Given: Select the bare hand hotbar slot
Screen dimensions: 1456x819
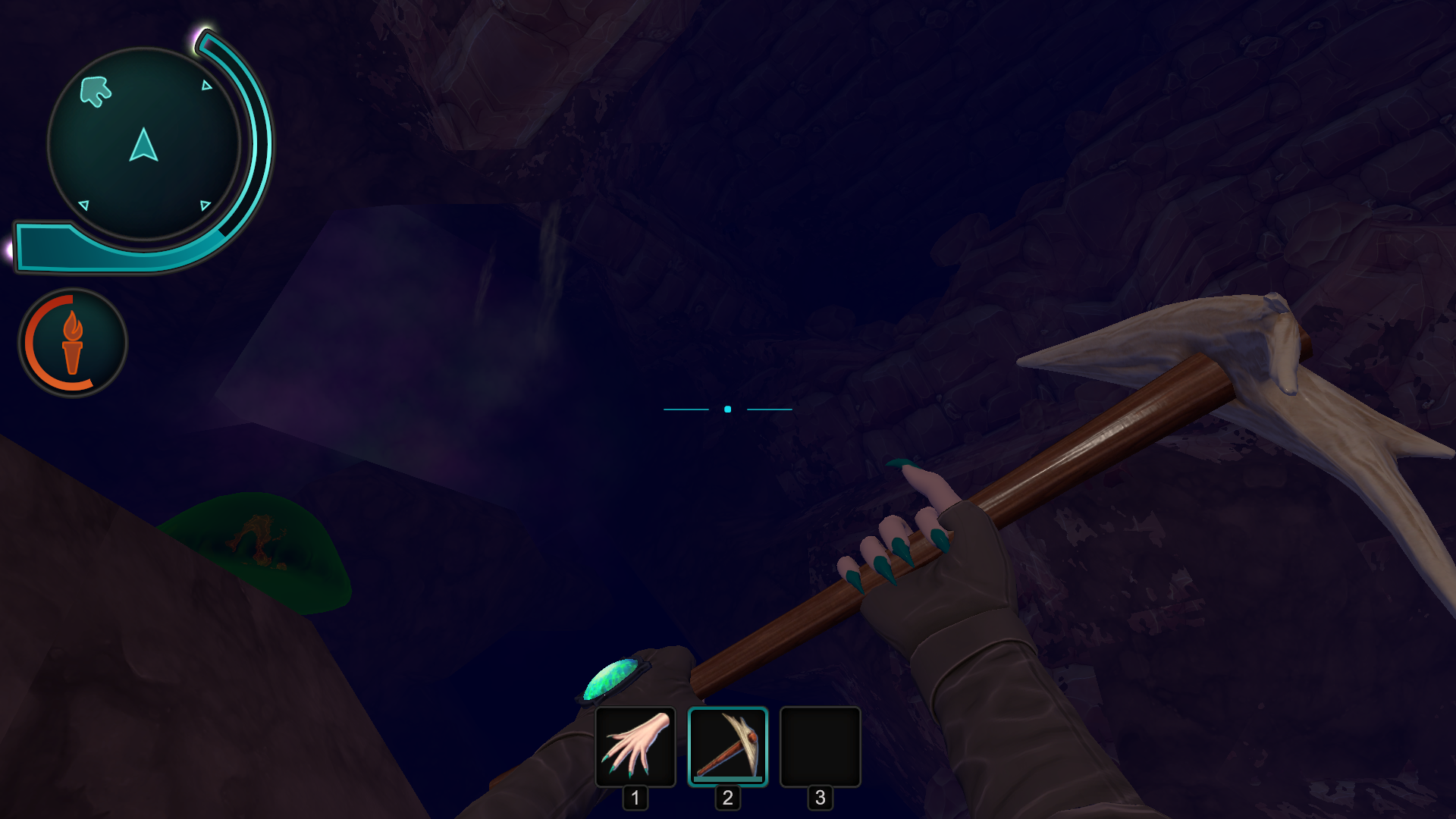Looking at the screenshot, I should tap(635, 747).
